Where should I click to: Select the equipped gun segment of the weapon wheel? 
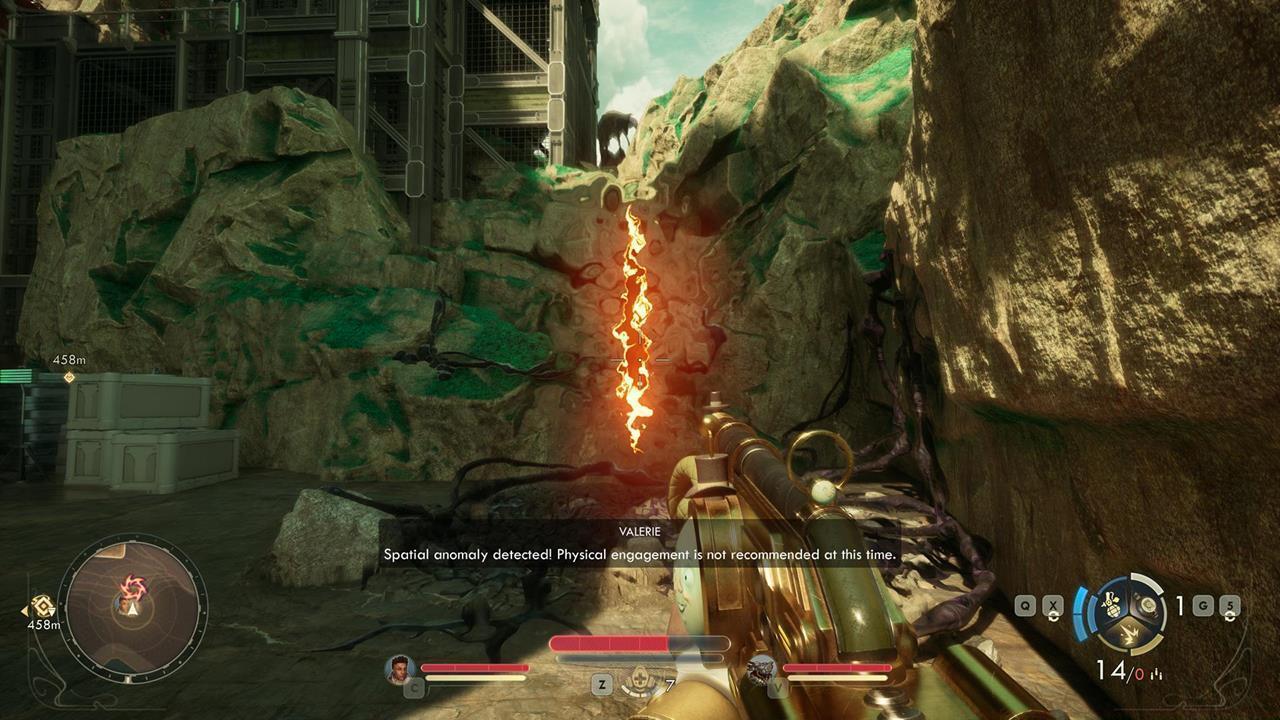pyautogui.click(x=1147, y=604)
